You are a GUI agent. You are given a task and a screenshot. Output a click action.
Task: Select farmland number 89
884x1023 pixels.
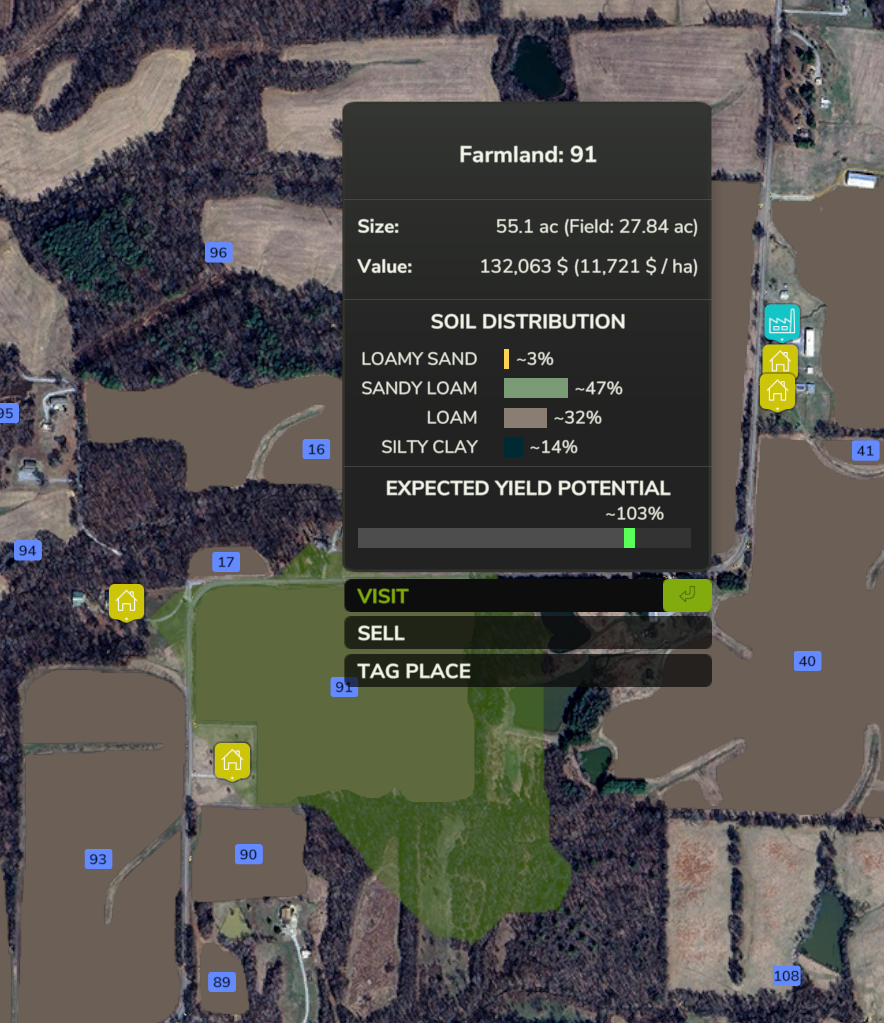[x=221, y=981]
